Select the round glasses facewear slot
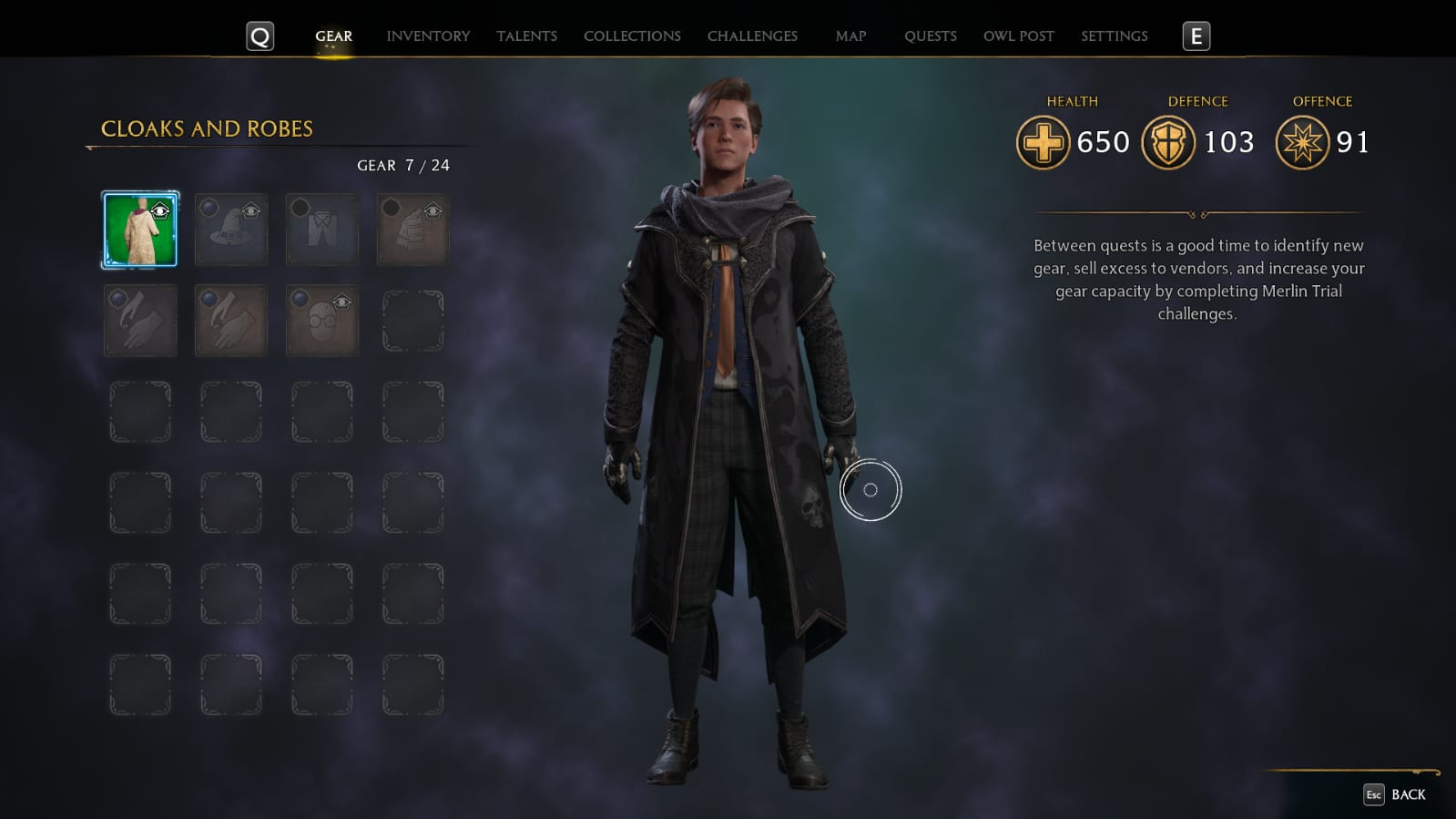The image size is (1456, 819). pyautogui.click(x=322, y=321)
